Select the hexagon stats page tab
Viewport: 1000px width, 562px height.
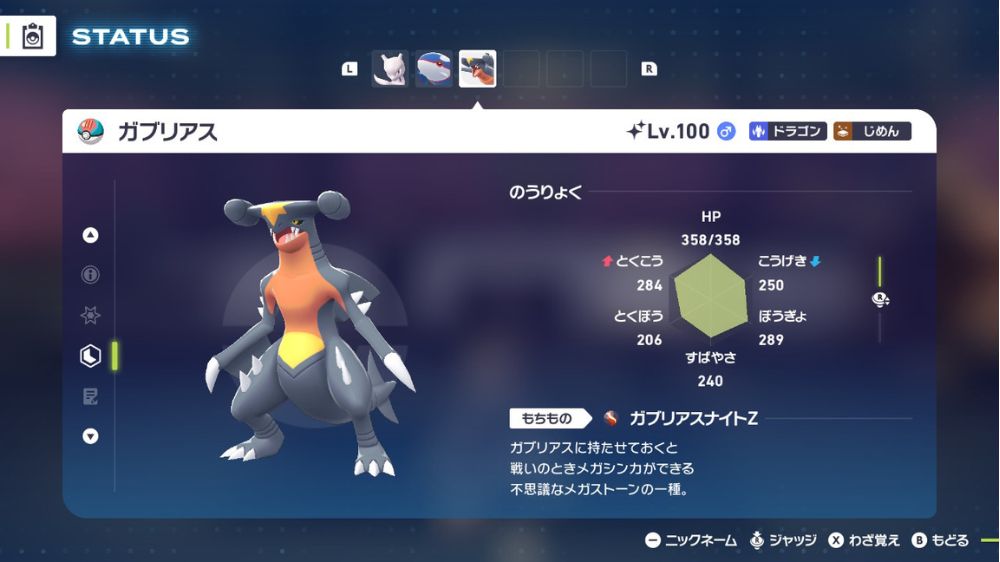[91, 355]
